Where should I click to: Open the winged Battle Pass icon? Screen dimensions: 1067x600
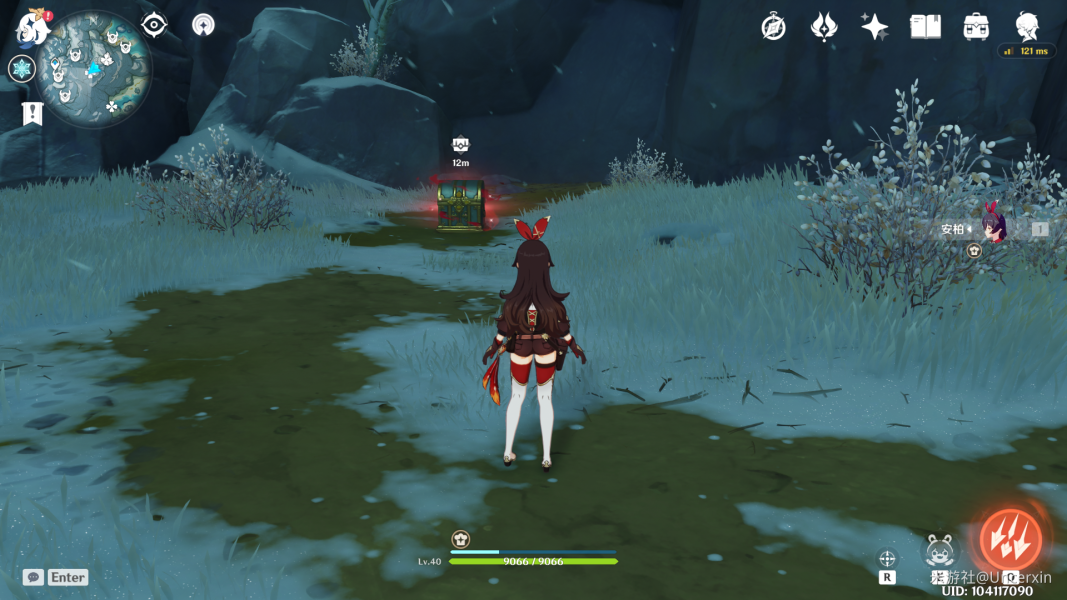point(824,27)
